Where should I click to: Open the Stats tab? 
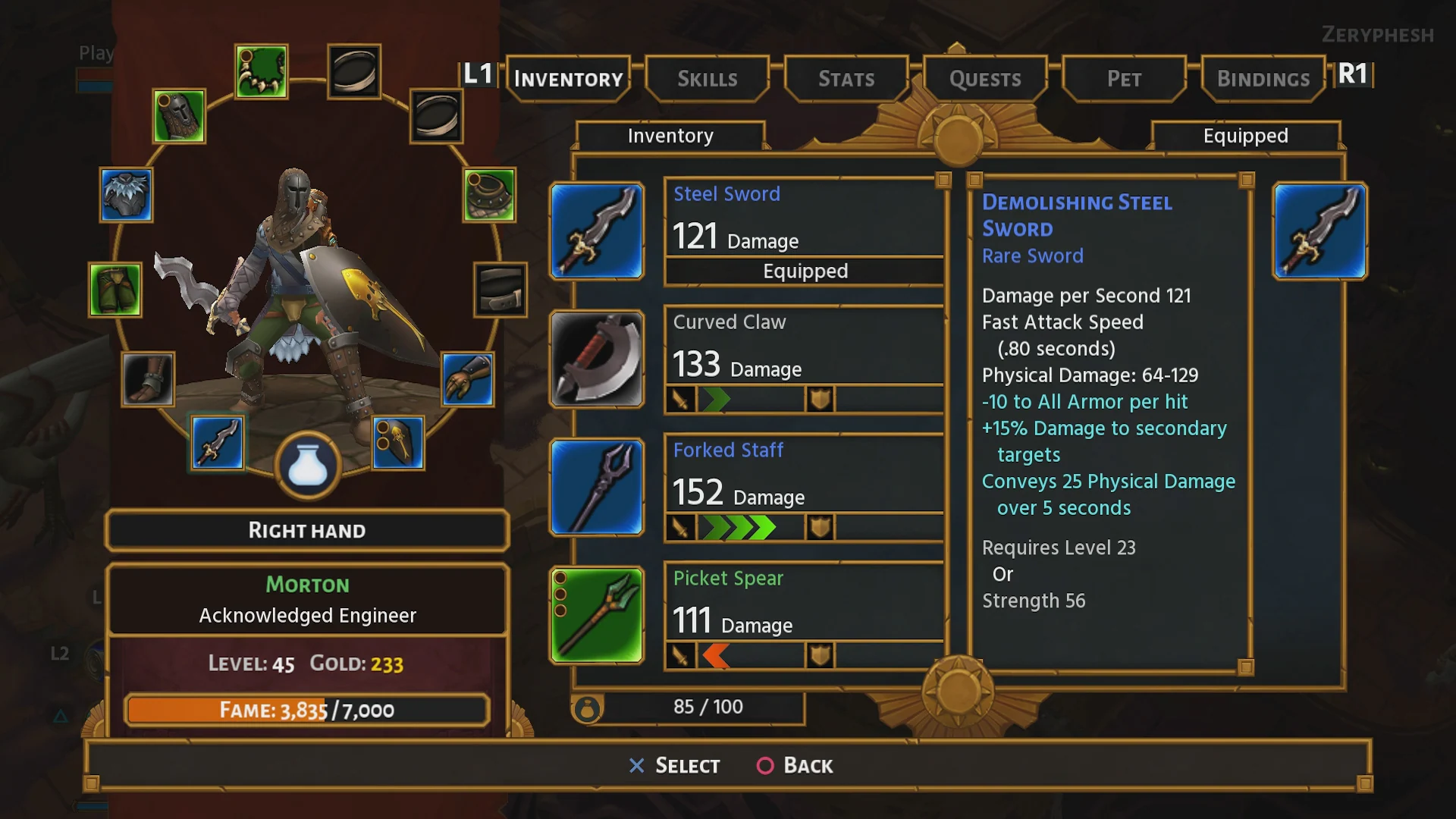[846, 79]
